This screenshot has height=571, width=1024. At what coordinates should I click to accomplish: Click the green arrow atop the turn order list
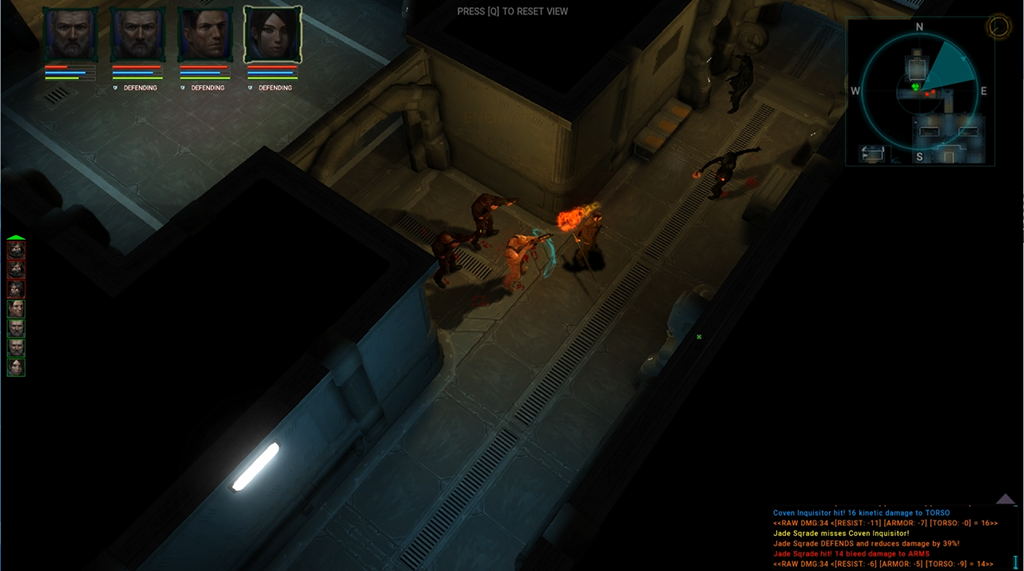point(16,238)
